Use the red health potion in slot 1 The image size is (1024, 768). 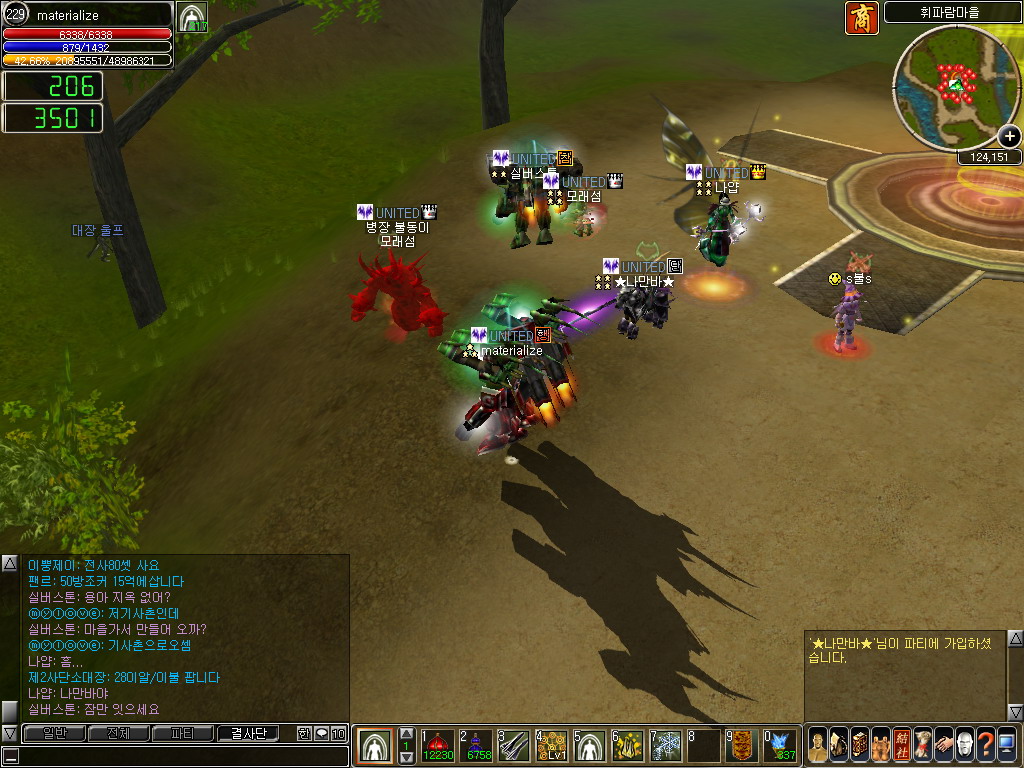[437, 745]
